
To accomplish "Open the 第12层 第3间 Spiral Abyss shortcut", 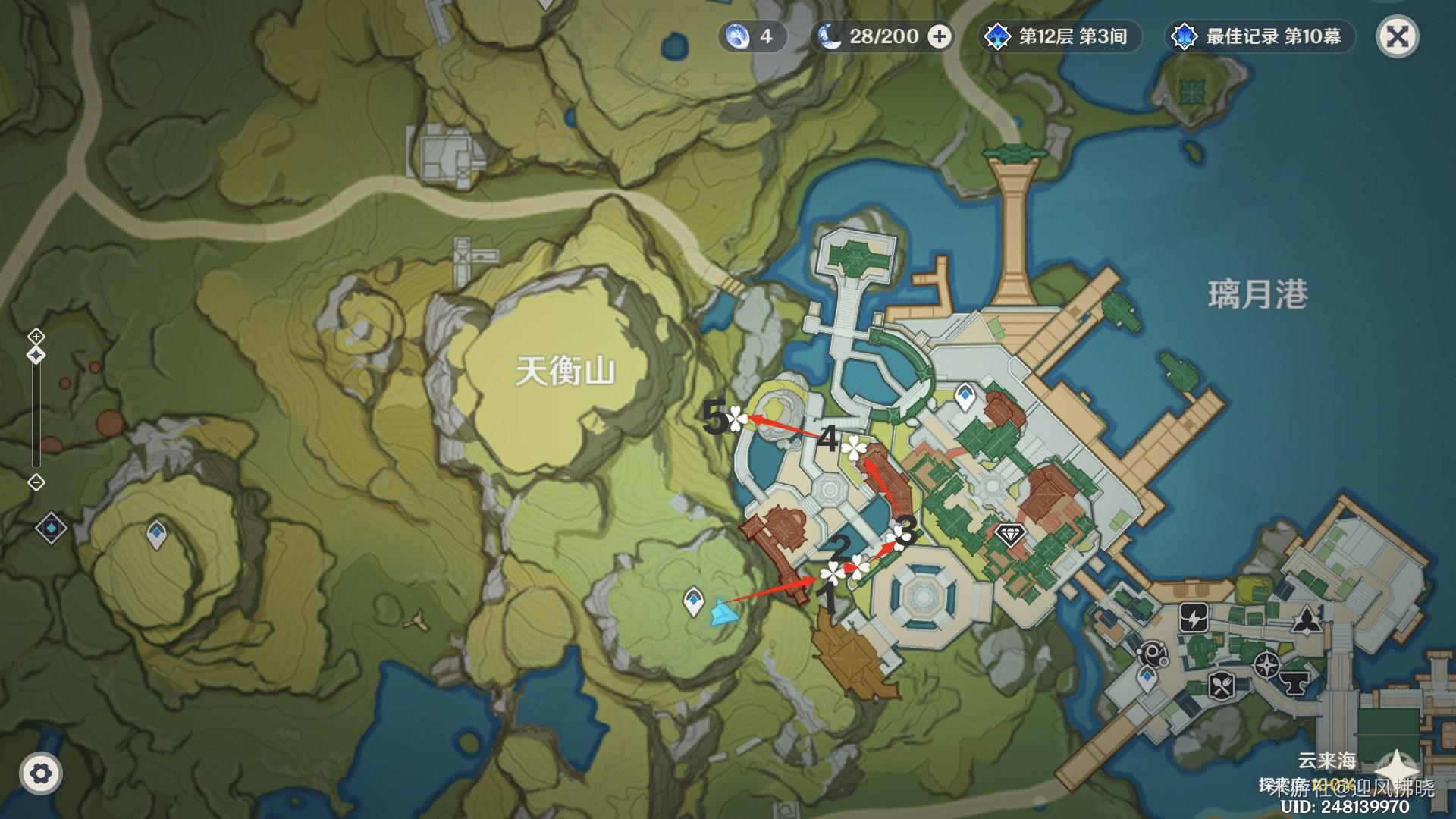I will 1059,36.
